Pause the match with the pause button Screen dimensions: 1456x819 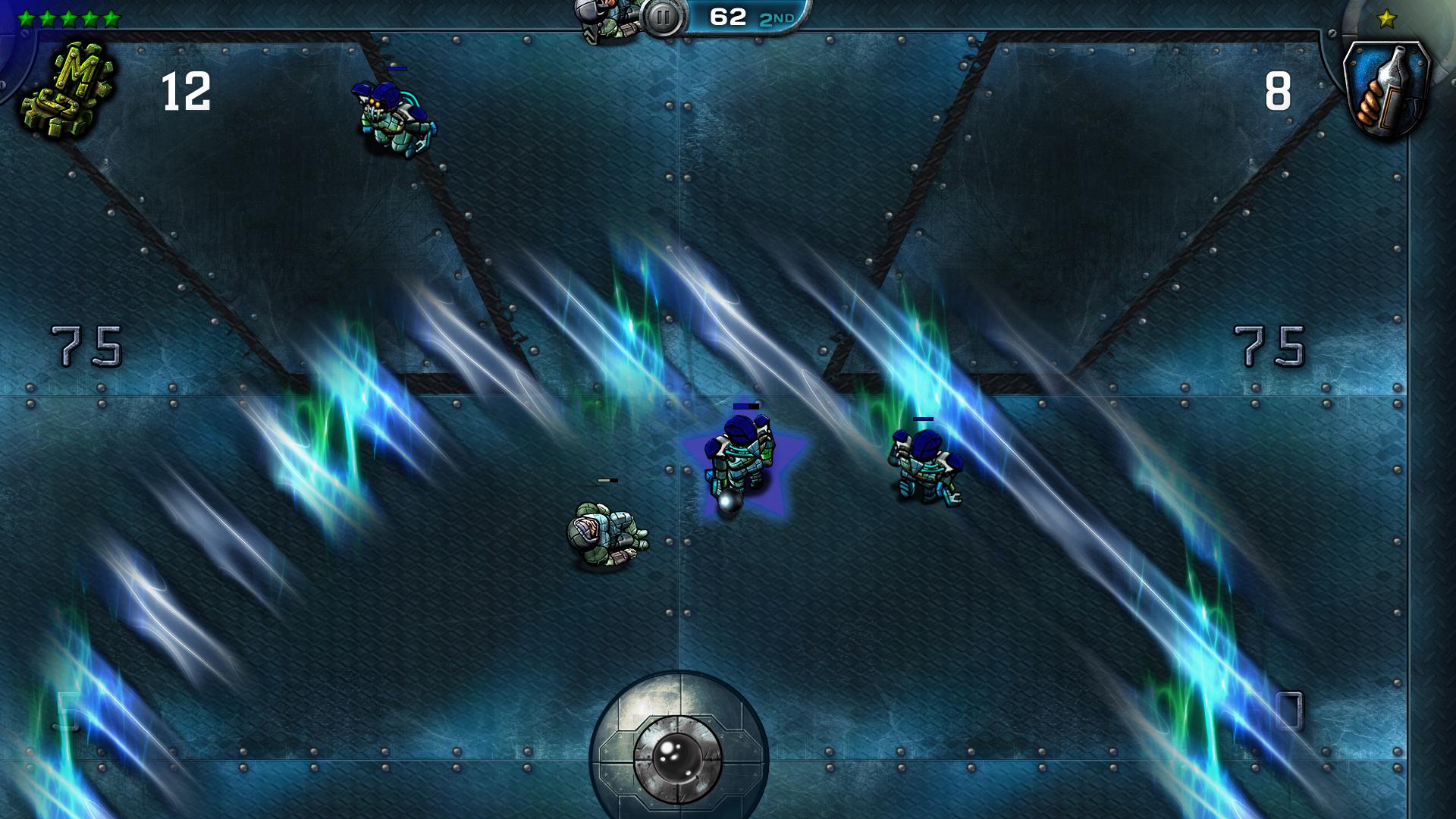[x=662, y=17]
